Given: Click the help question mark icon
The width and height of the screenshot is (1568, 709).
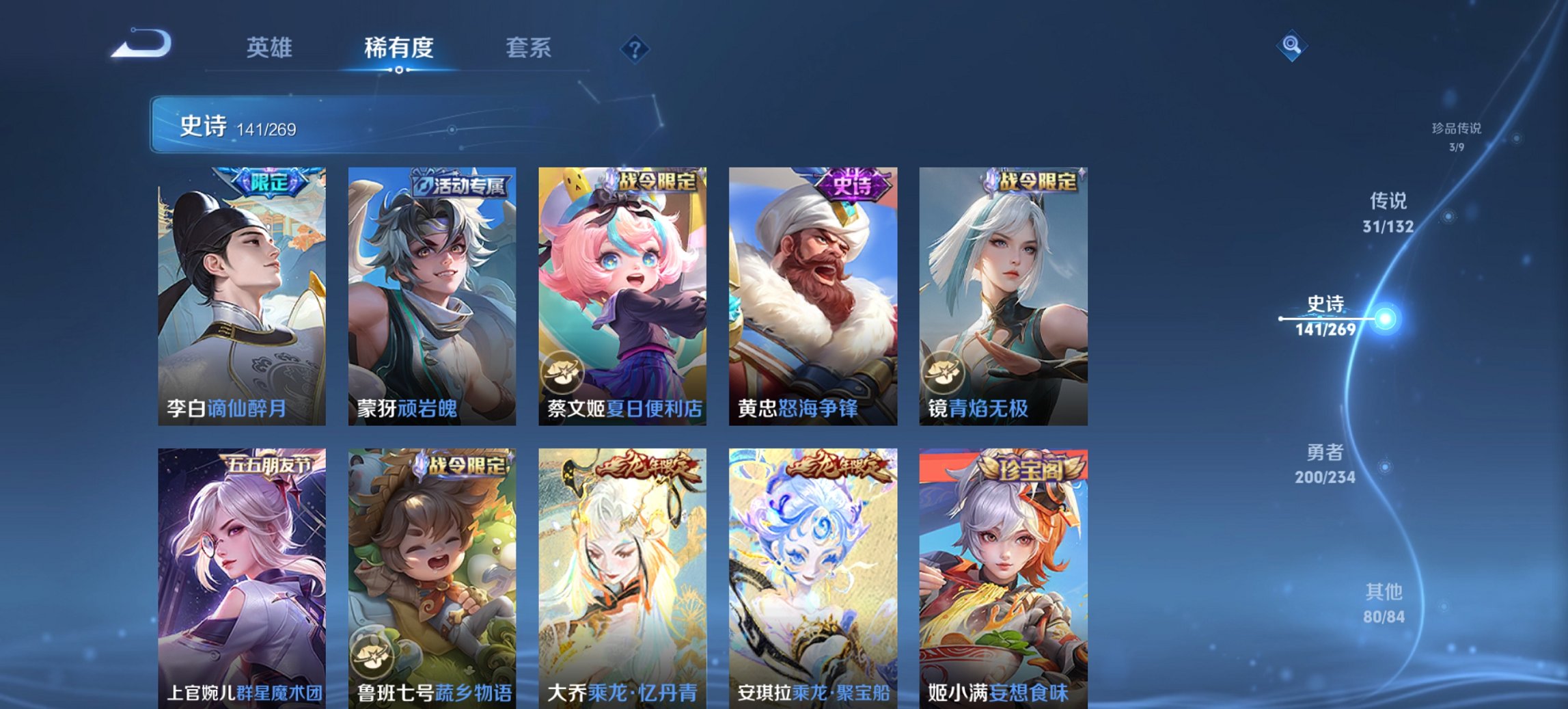Looking at the screenshot, I should tap(635, 48).
